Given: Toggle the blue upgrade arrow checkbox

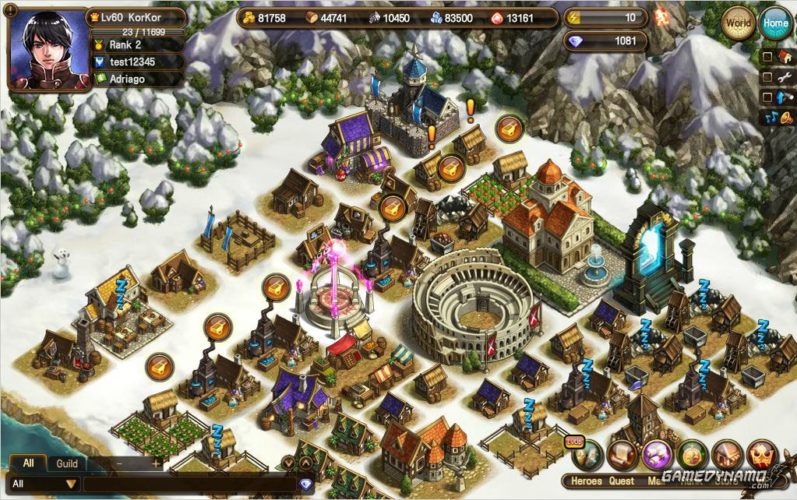Looking at the screenshot, I should coord(767,97).
